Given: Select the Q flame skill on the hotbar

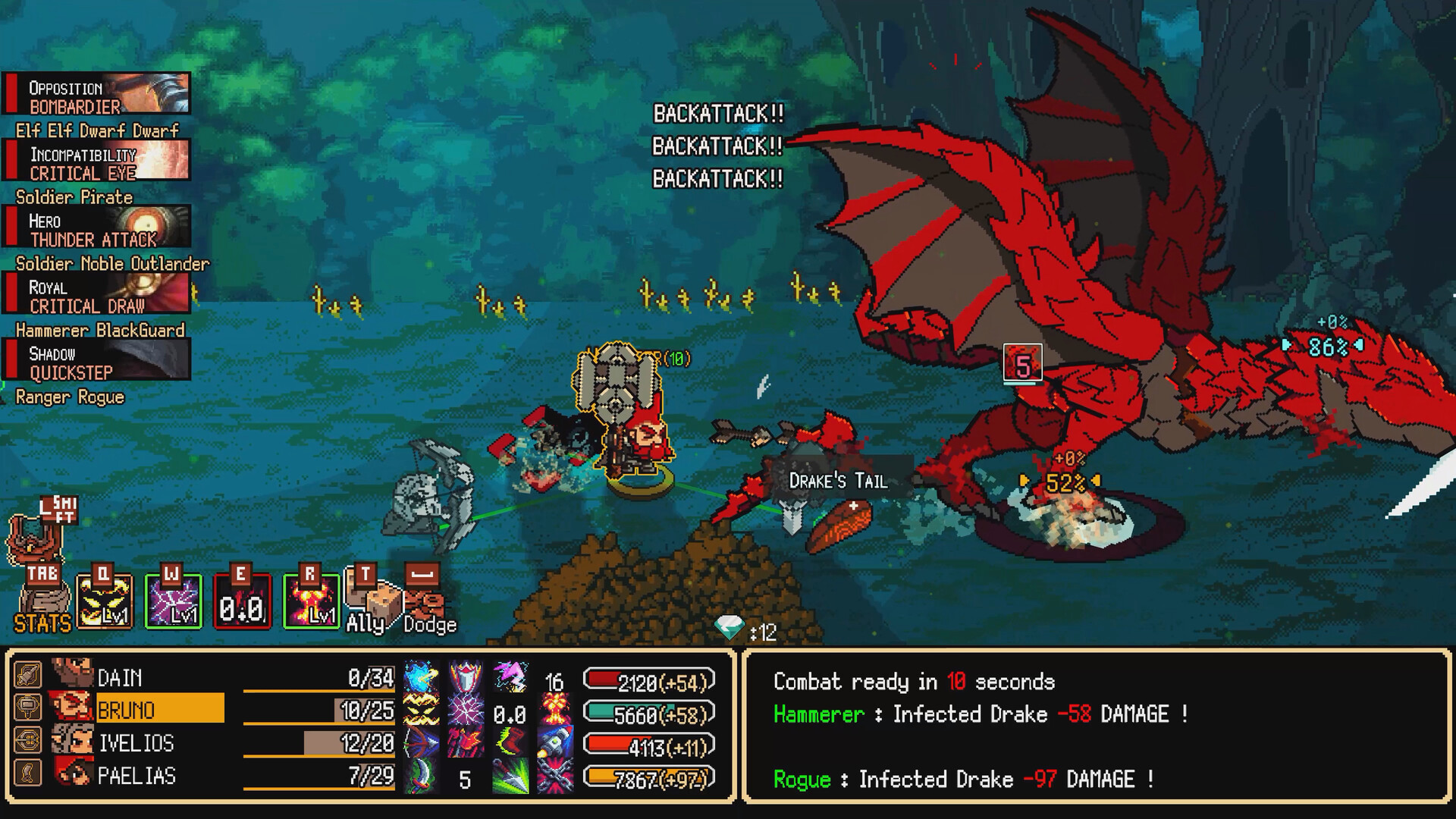Looking at the screenshot, I should 105,601.
